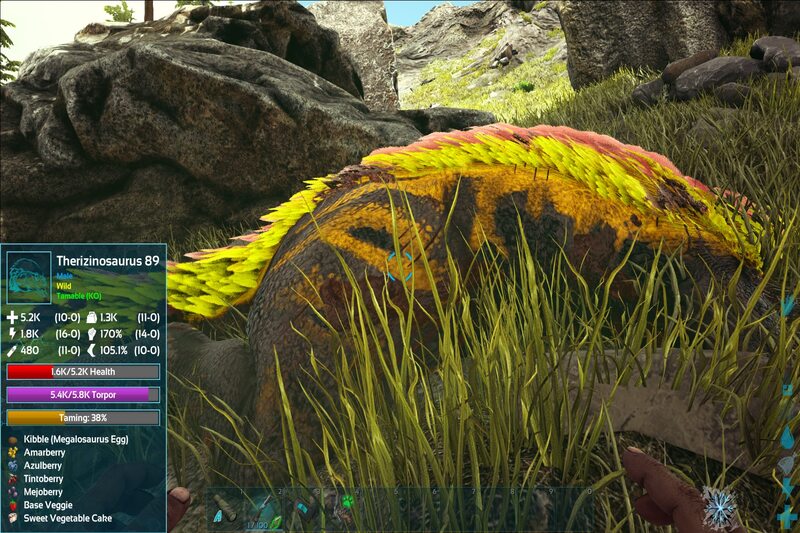
Task: Click the lightning bolt stamina icon
Action: click(x=788, y=488)
